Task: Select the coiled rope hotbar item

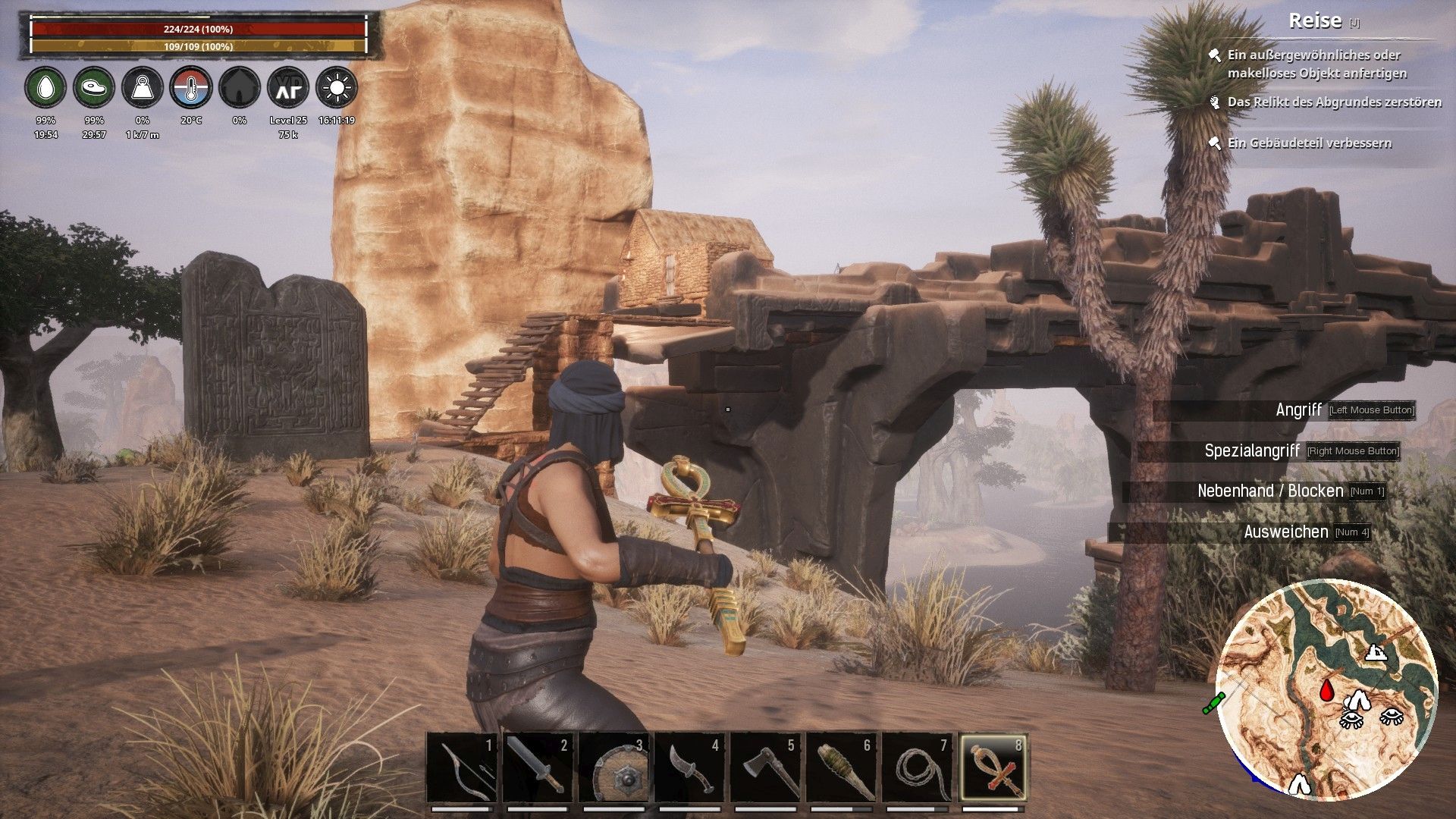Action: (x=917, y=767)
